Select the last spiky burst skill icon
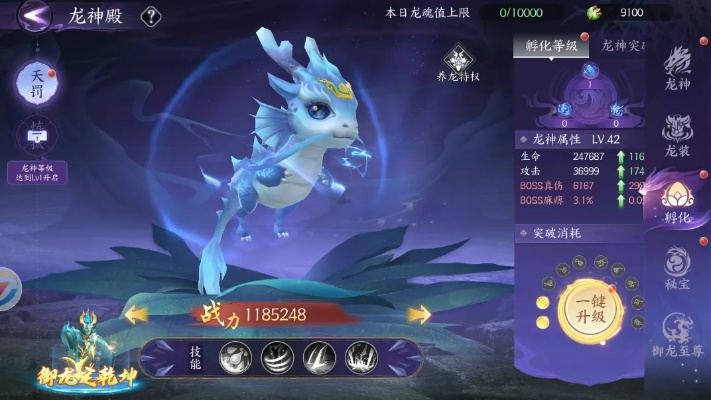 (x=361, y=356)
